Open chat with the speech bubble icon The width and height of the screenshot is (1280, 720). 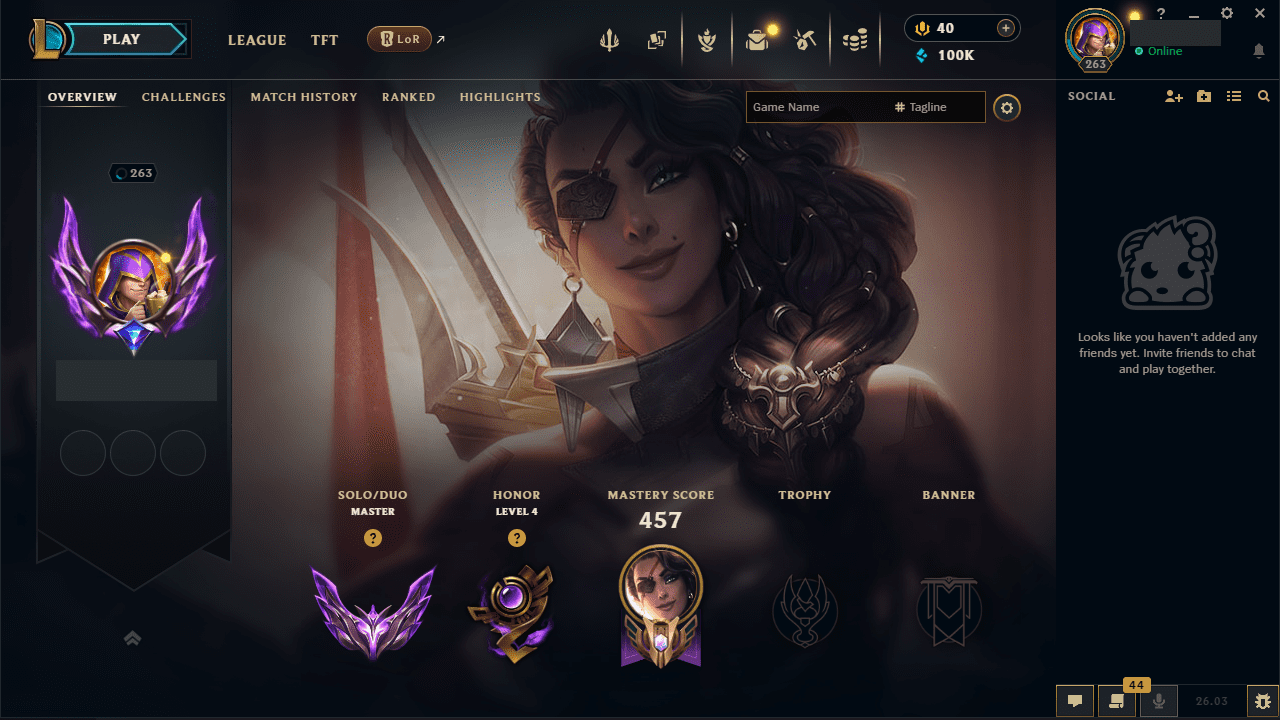[1075, 700]
